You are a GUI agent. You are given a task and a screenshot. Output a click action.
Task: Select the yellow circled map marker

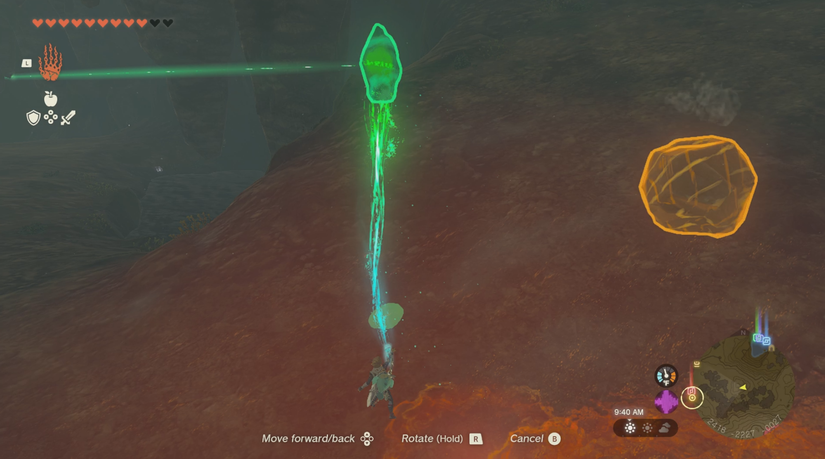point(692,397)
